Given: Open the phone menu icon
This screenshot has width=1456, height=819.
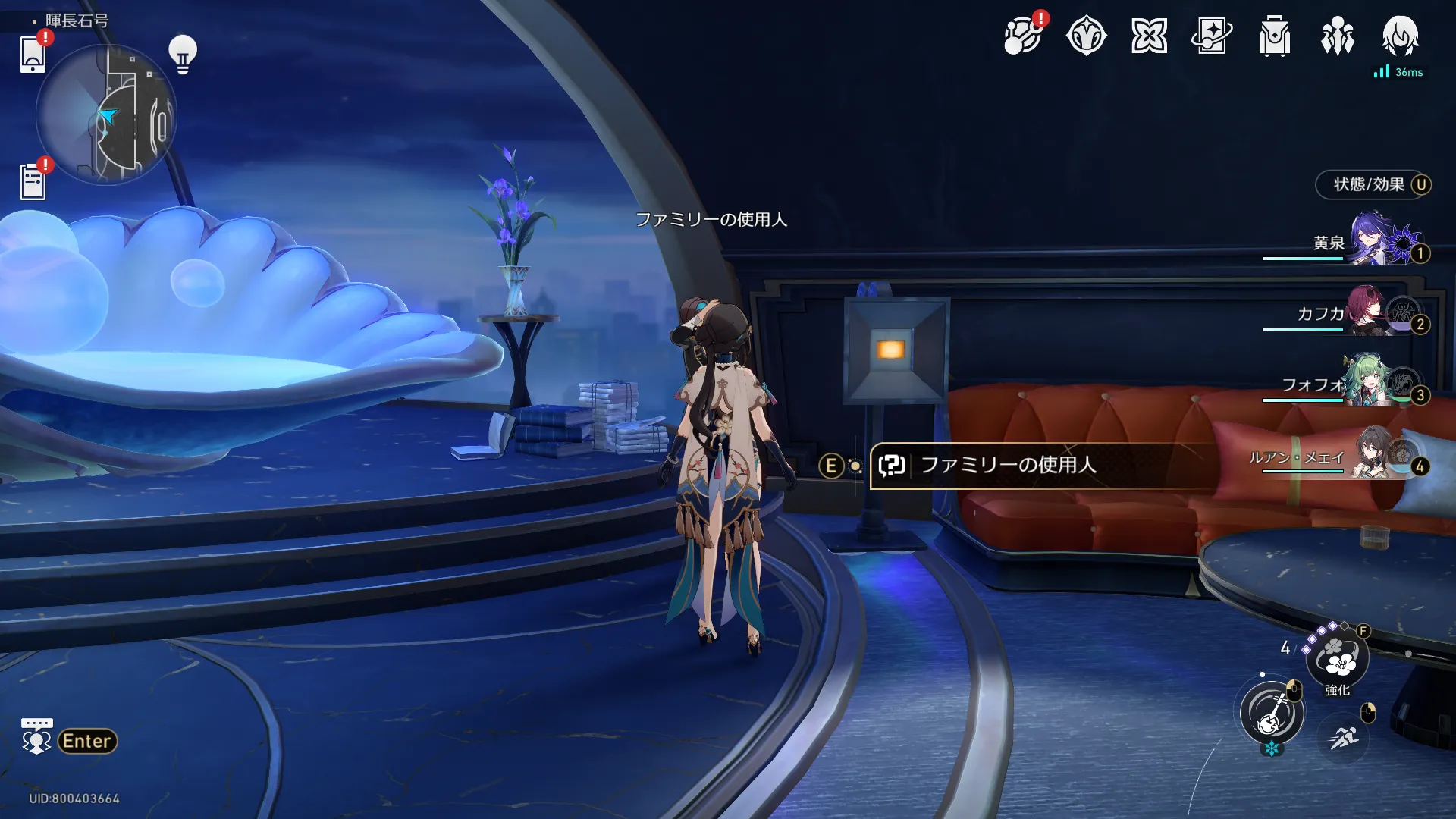Looking at the screenshot, I should click(x=33, y=55).
